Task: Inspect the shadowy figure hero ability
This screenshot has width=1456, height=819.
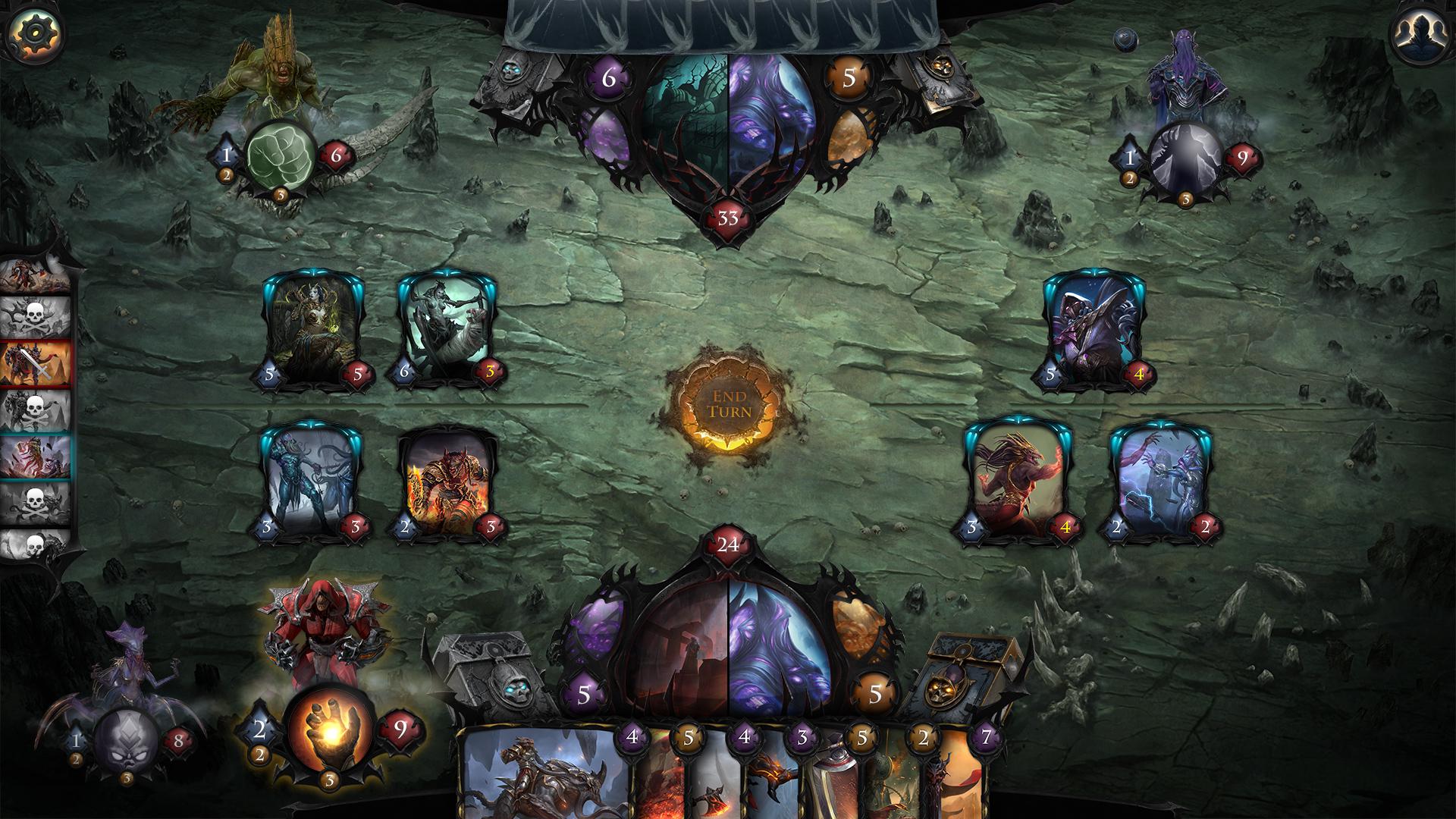Action: (x=1184, y=157)
